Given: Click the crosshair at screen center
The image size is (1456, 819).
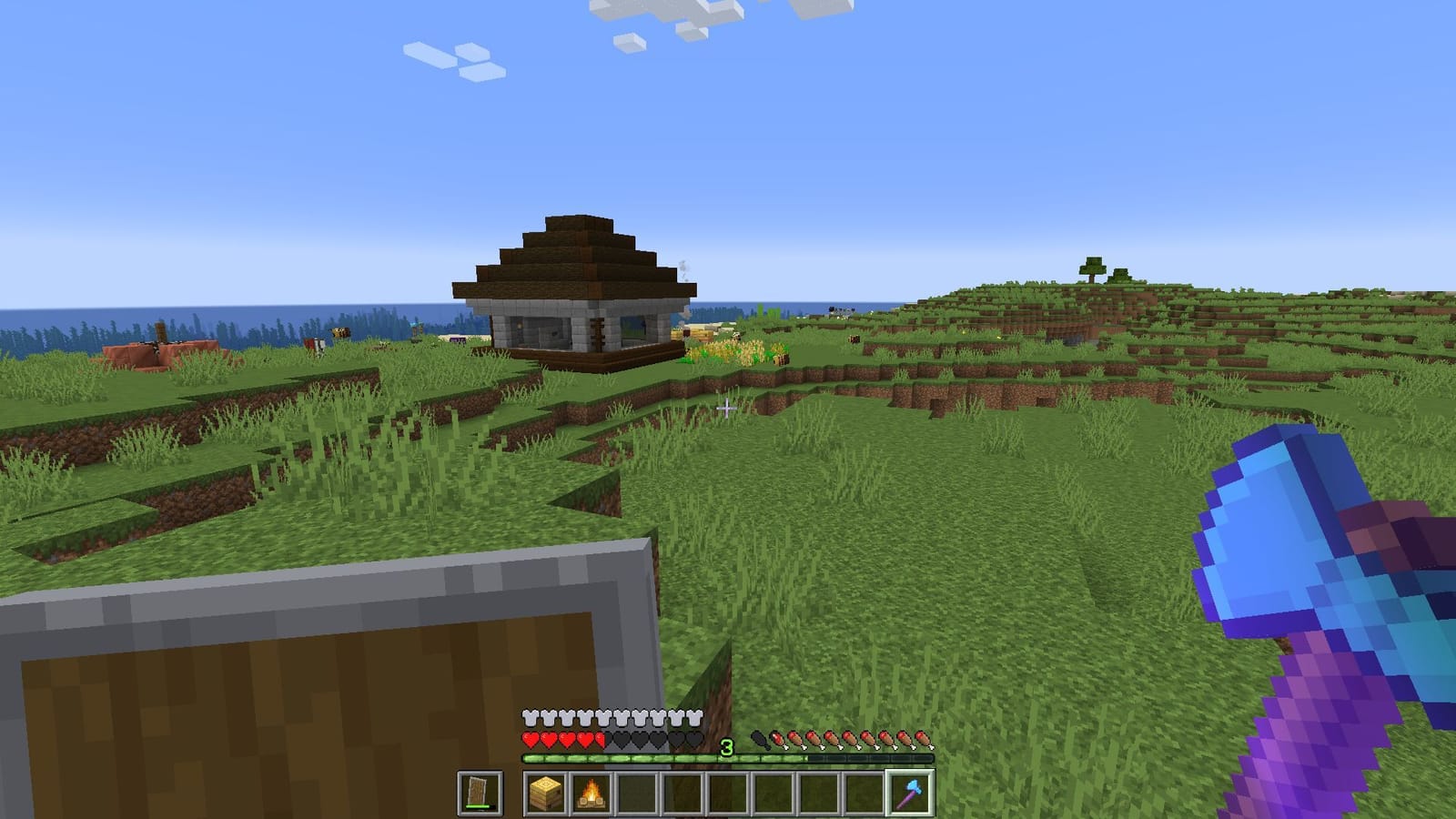Looking at the screenshot, I should pos(728,409).
